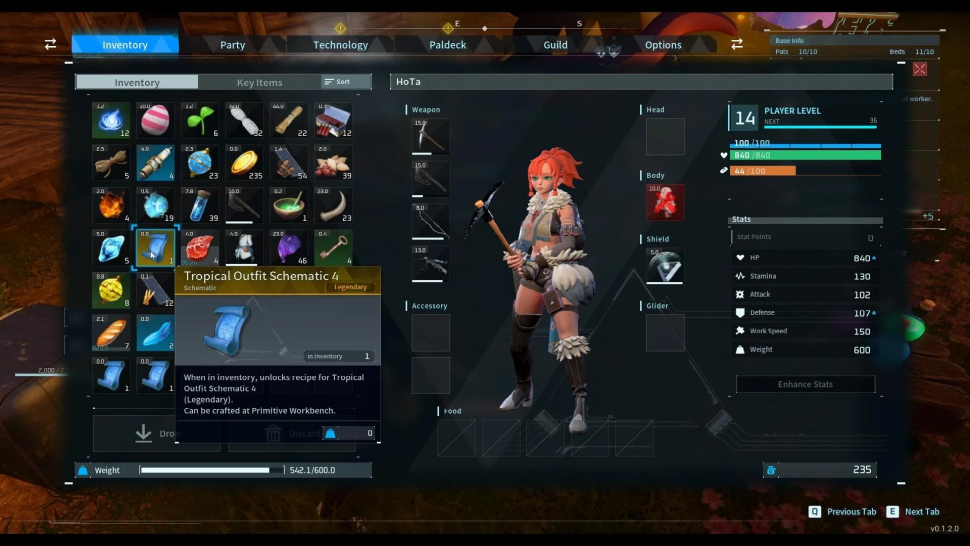Select the gold coin stack
Image resolution: width=970 pixels, height=546 pixels.
pos(244,162)
